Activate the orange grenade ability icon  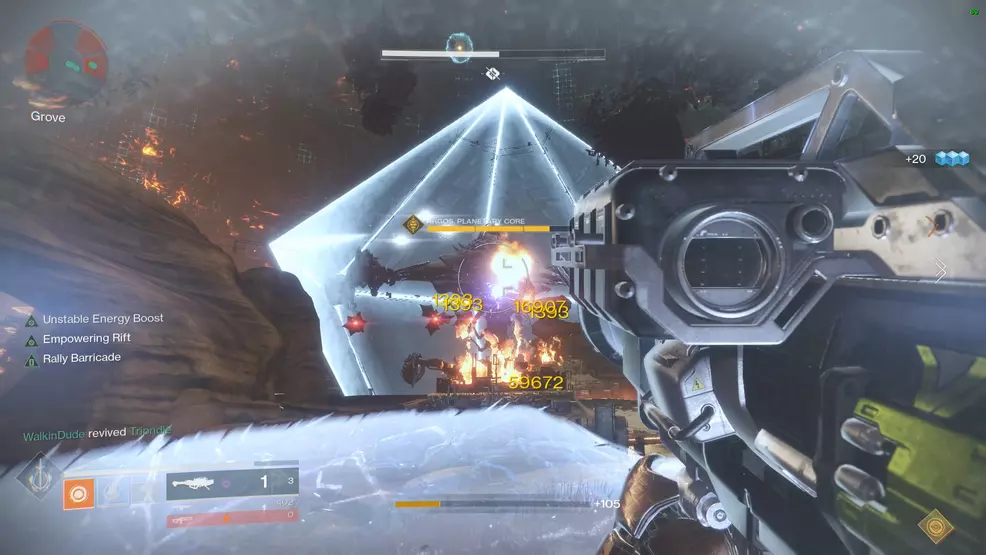point(78,493)
